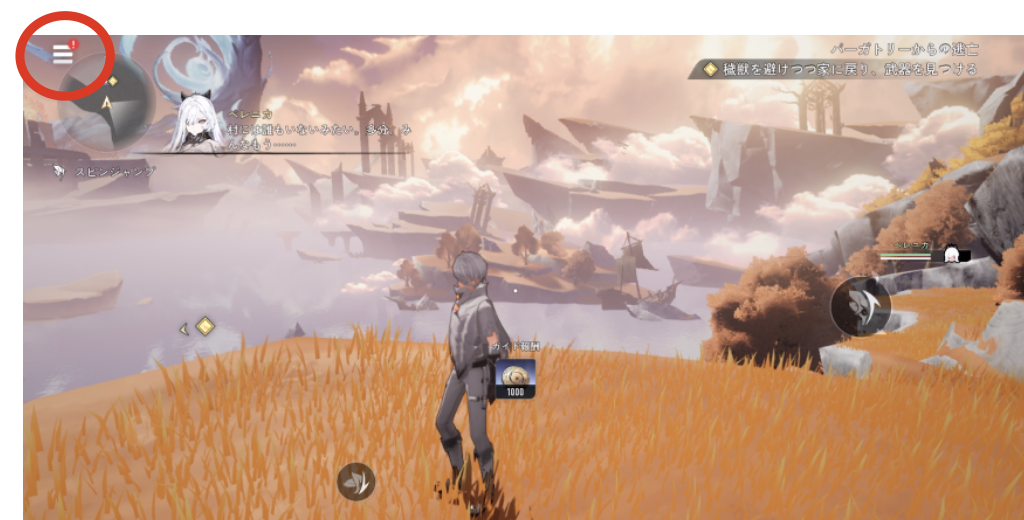Tap the スピンジャンプ spin jump hint

point(105,172)
